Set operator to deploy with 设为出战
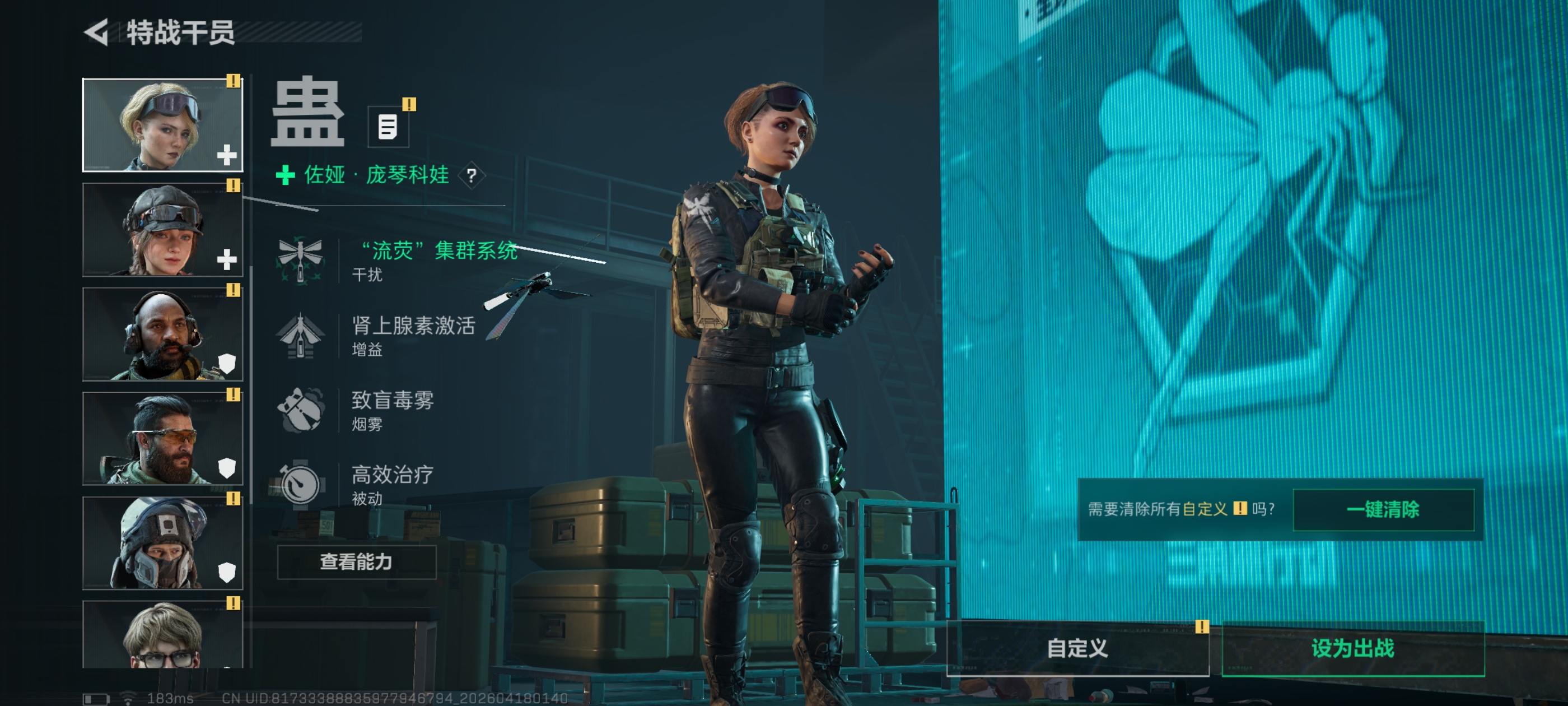 1352,648
